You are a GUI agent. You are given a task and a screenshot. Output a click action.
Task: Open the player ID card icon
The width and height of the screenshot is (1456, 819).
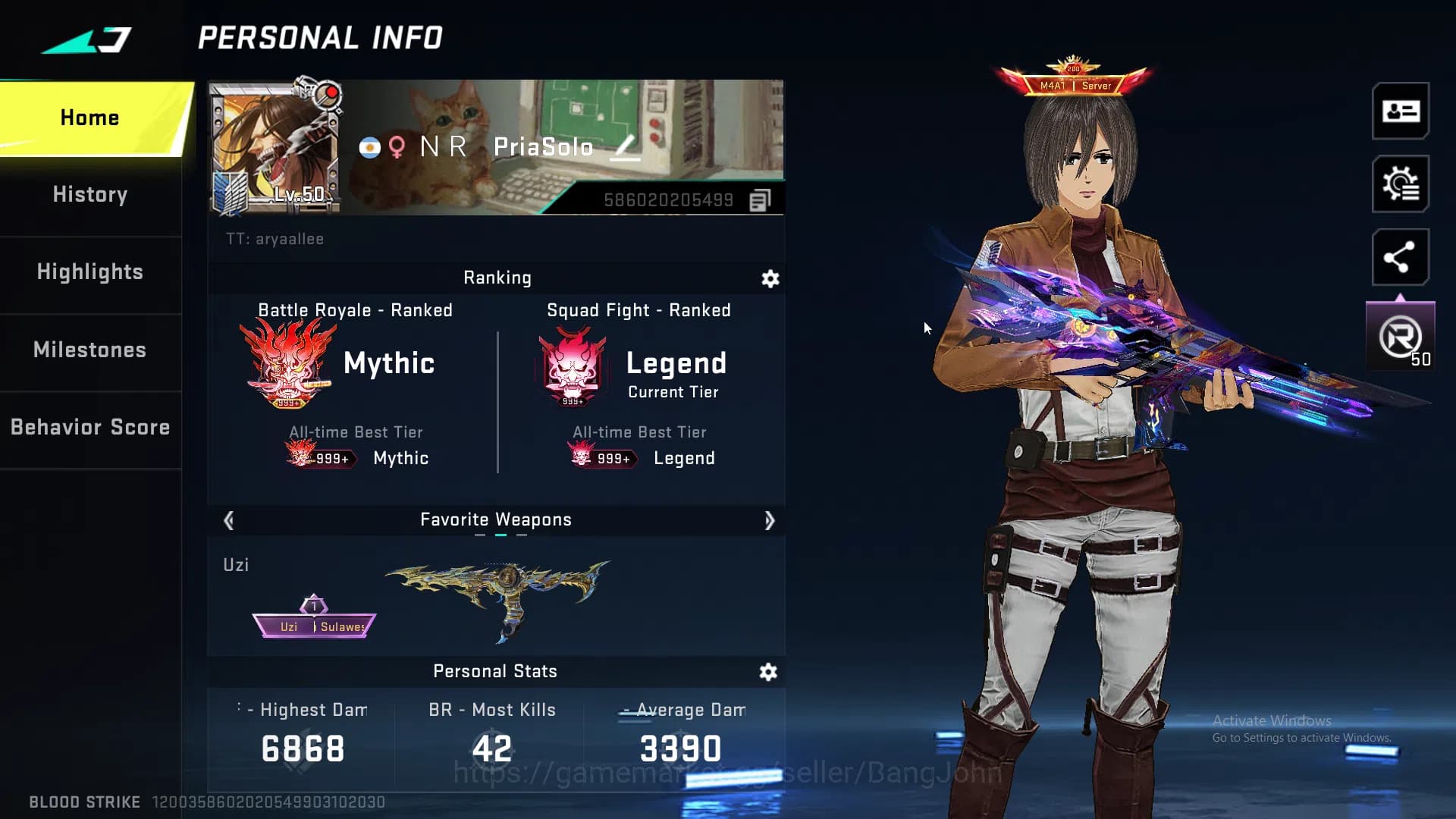point(1401,112)
